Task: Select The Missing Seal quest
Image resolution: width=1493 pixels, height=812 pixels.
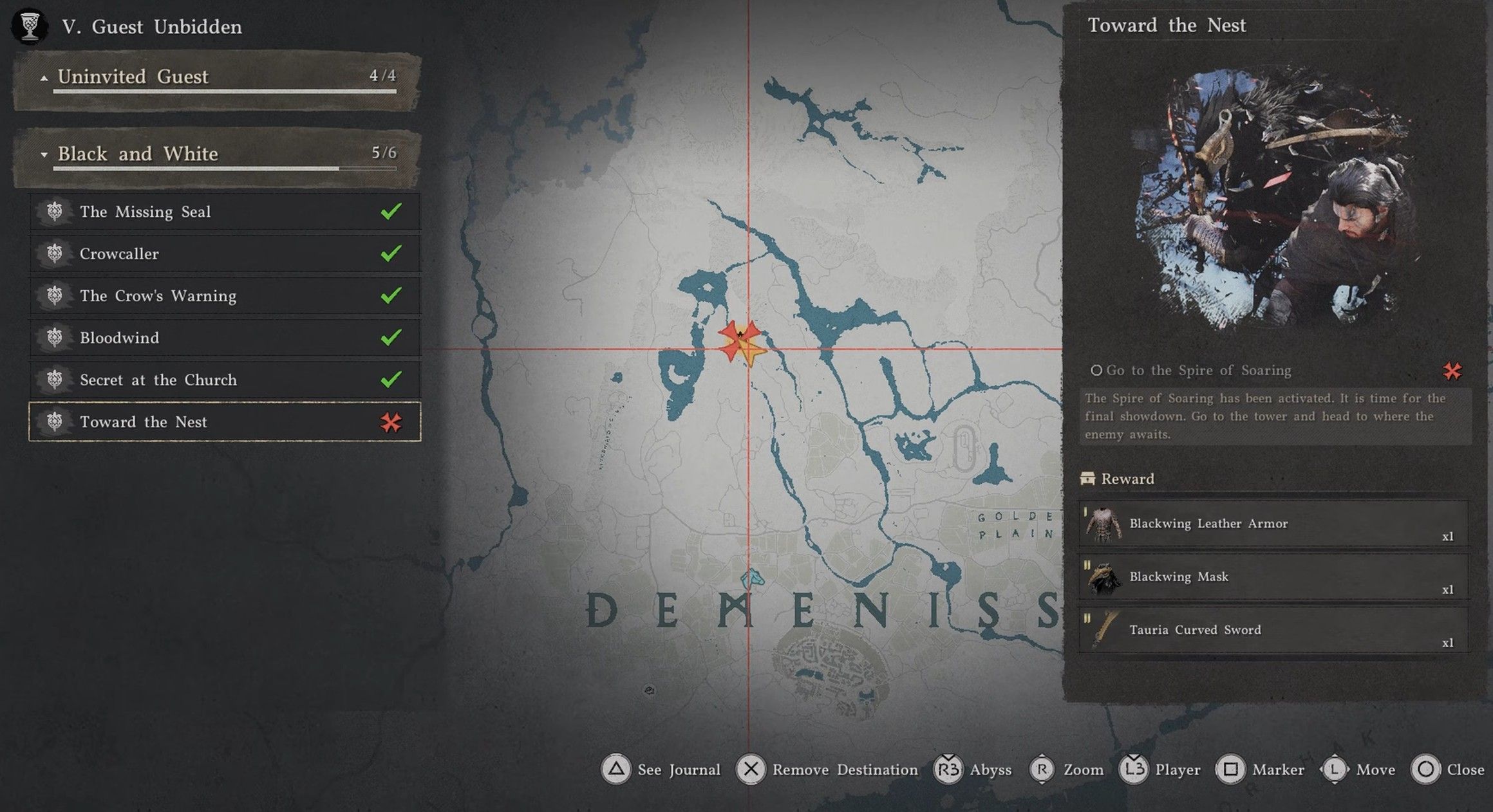Action: pos(225,212)
